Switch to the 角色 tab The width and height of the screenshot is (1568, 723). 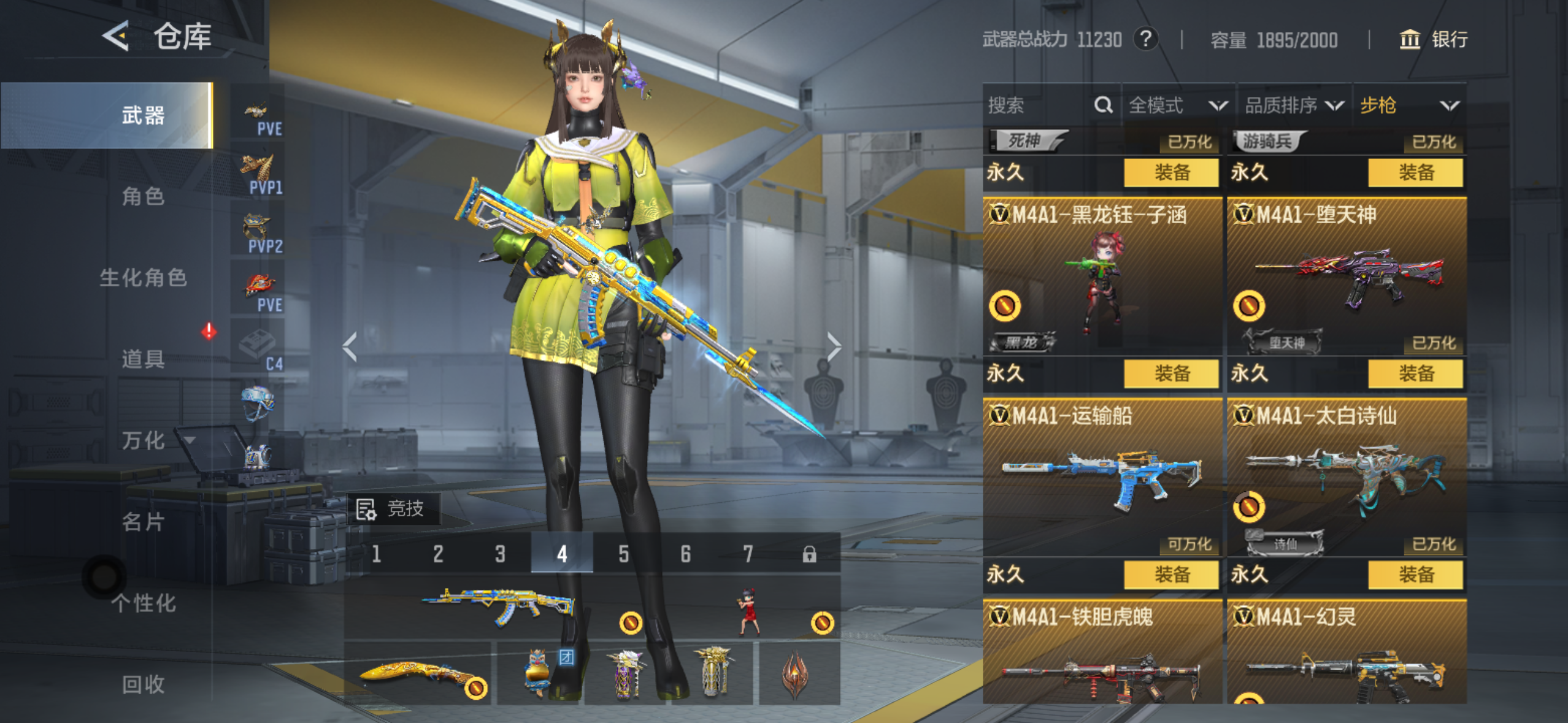coord(142,197)
